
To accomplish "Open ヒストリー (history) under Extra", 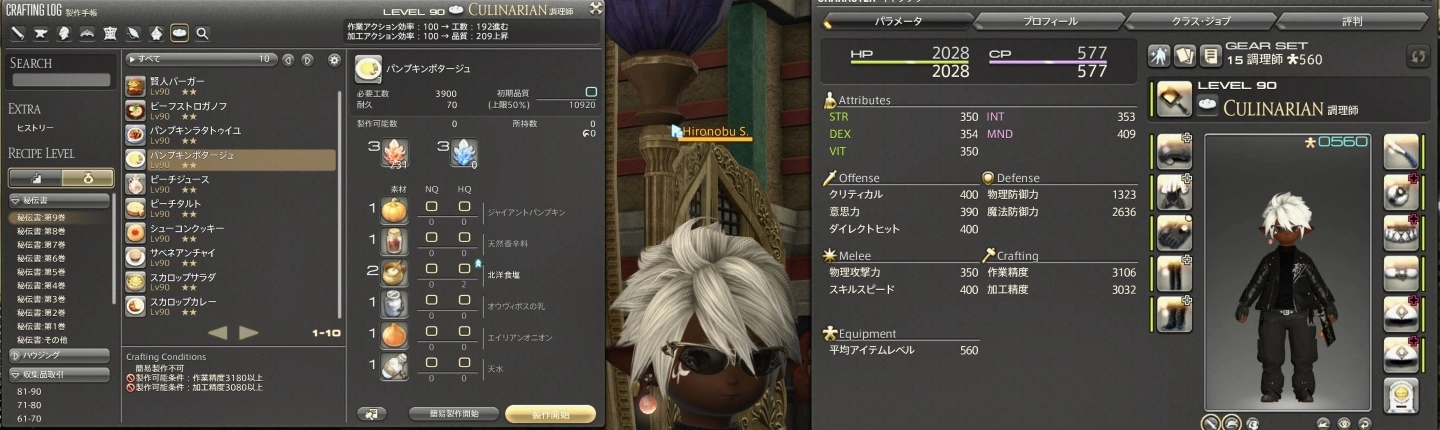I will click(x=36, y=128).
